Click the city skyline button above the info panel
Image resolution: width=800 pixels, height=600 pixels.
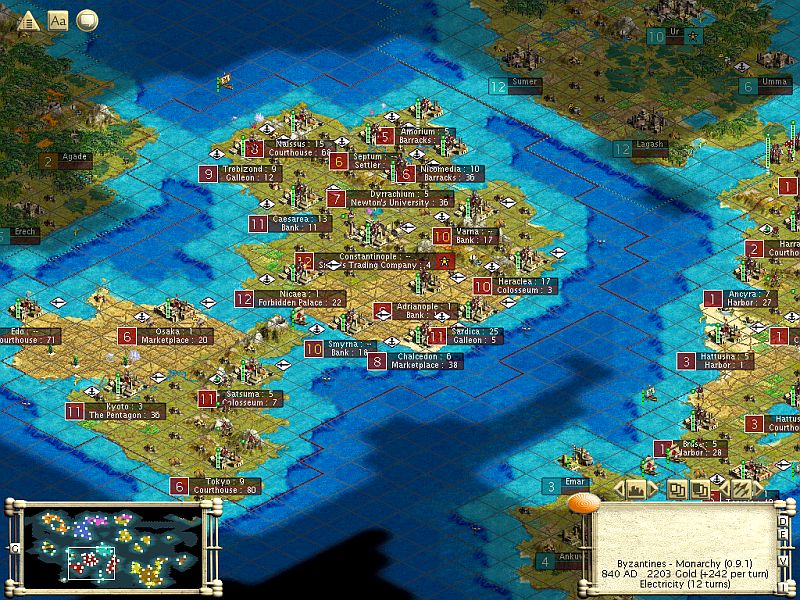pos(634,489)
